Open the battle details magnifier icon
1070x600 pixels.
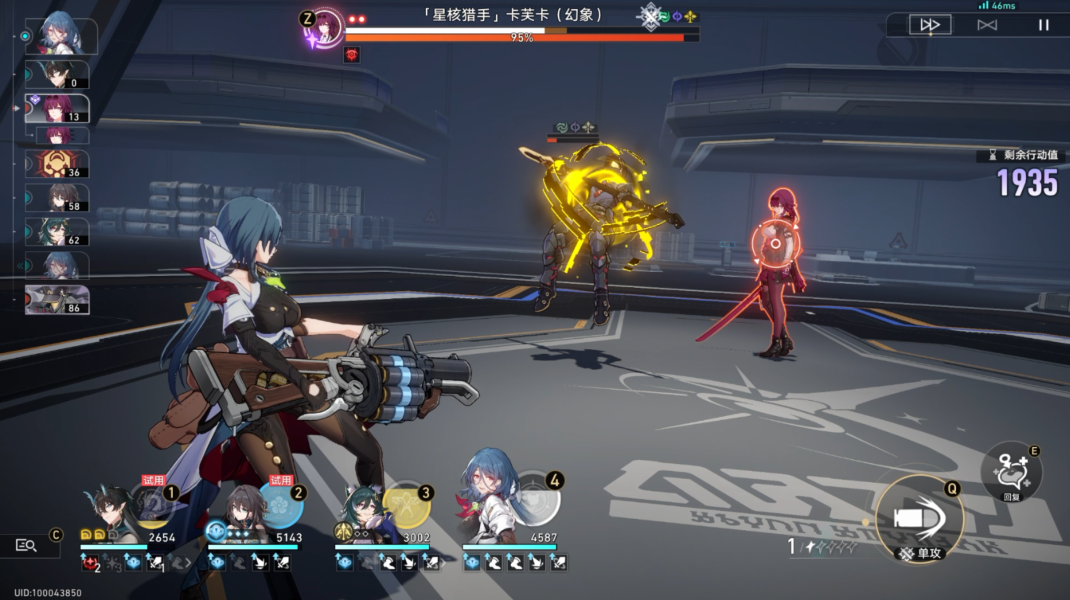(x=27, y=545)
